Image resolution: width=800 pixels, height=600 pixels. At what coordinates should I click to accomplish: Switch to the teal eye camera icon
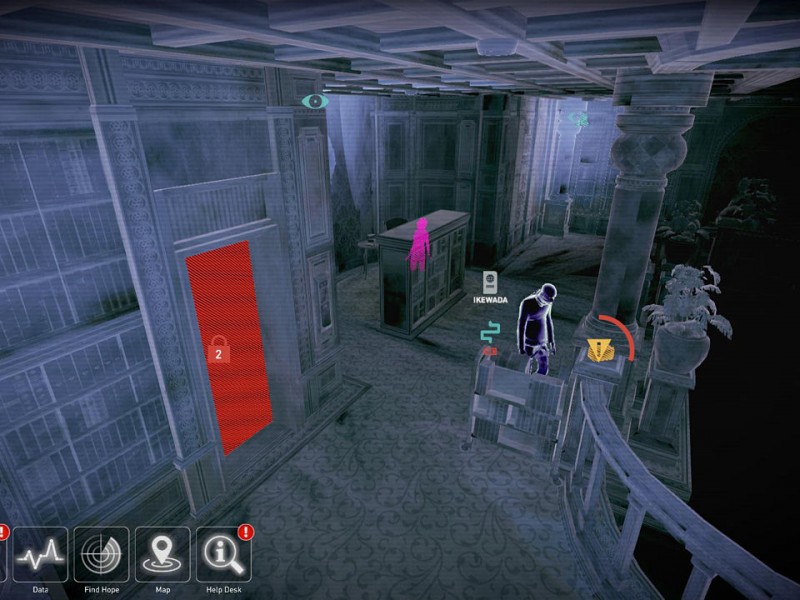315,101
